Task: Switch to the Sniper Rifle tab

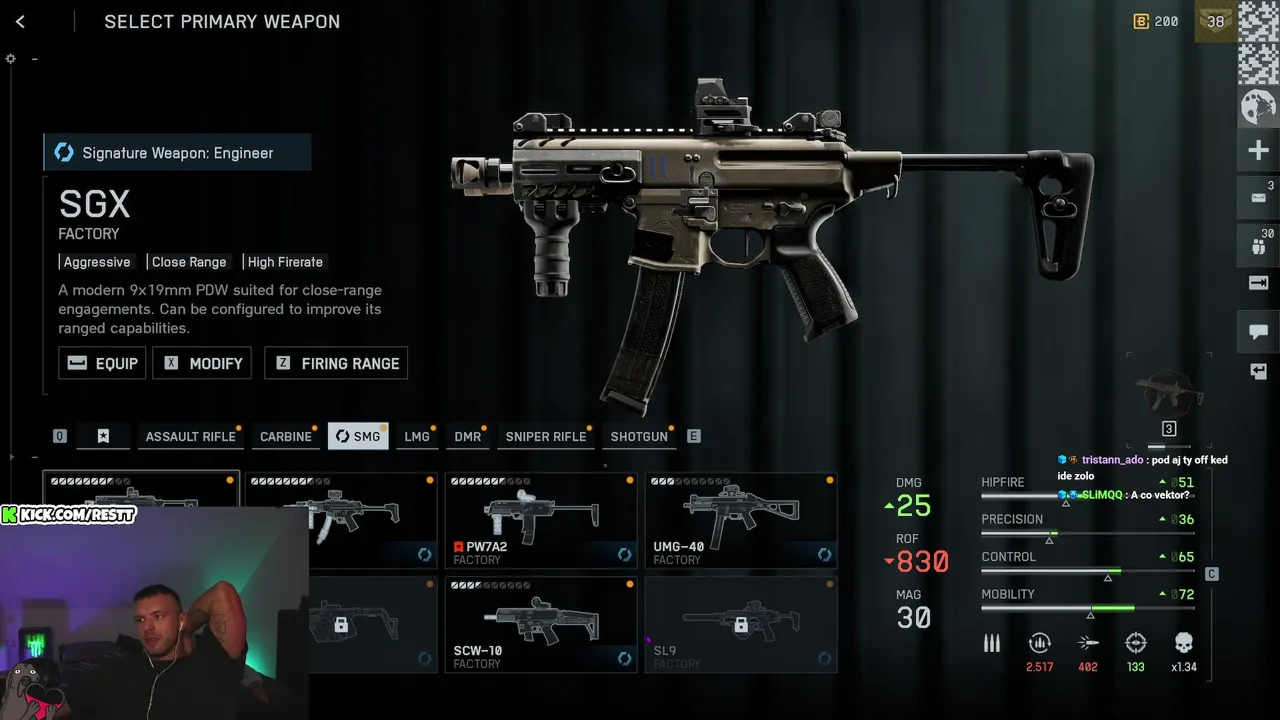Action: click(x=545, y=436)
